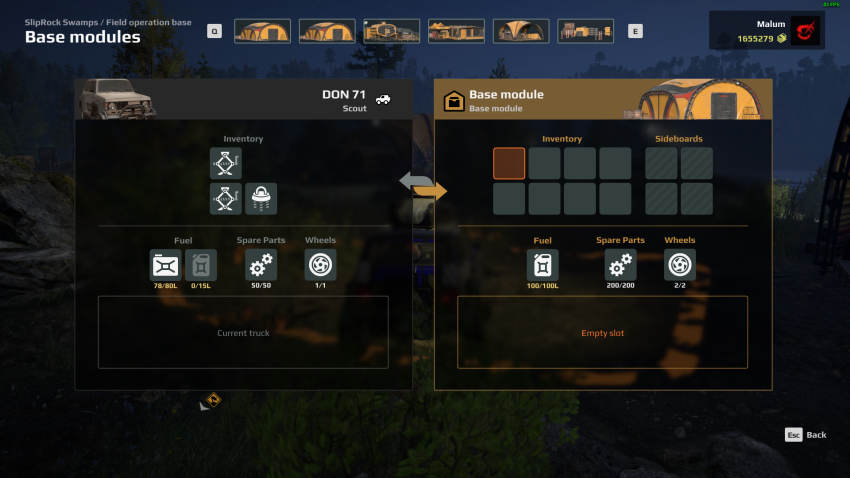Choose the truck's 50/50 spare parts icon
Screen dimensions: 850x478
(261, 265)
